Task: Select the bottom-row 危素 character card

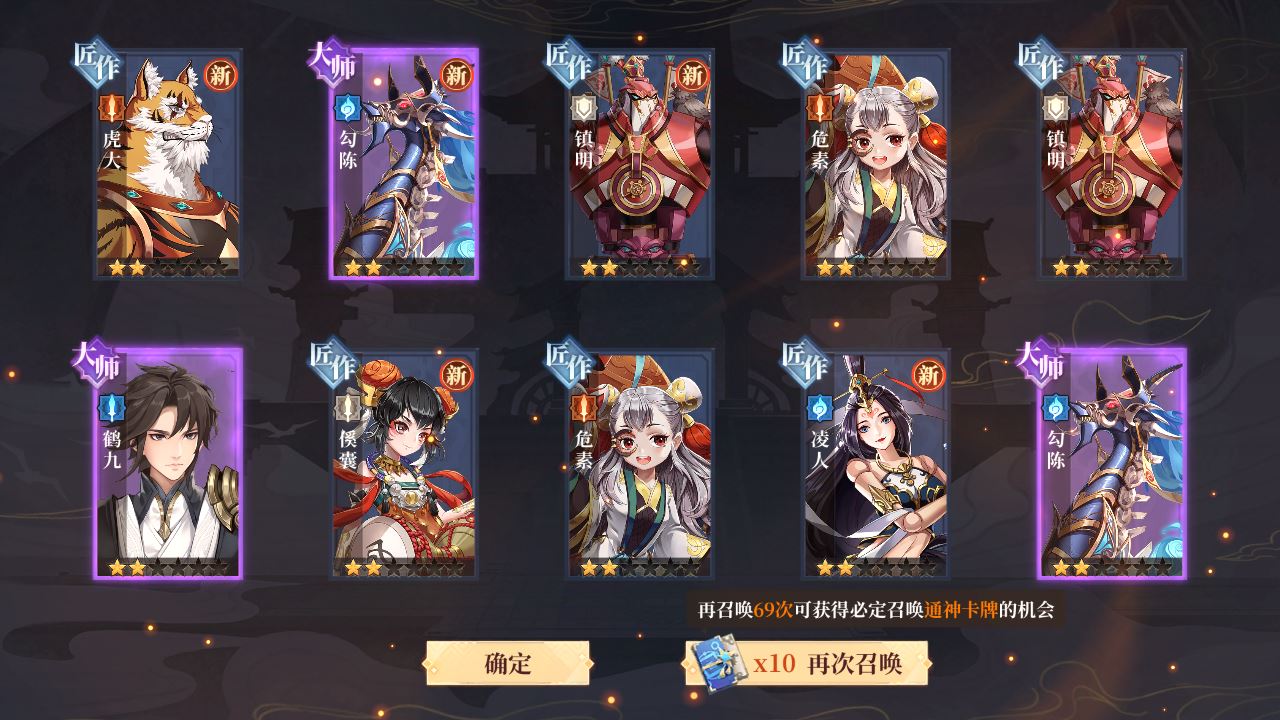Action: point(640,465)
